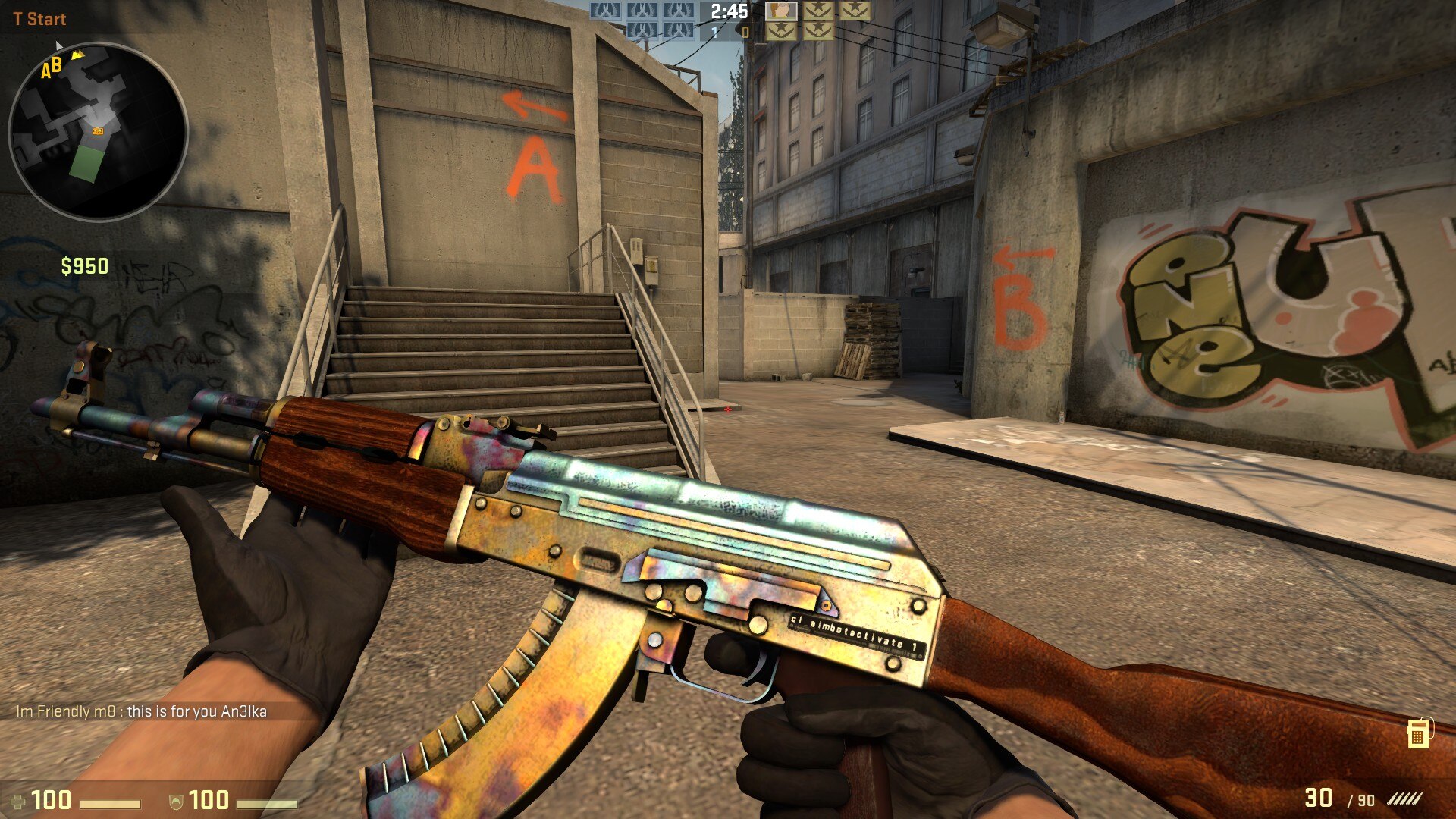
Task: Select the player avatar portrait at top center
Action: pyautogui.click(x=783, y=13)
